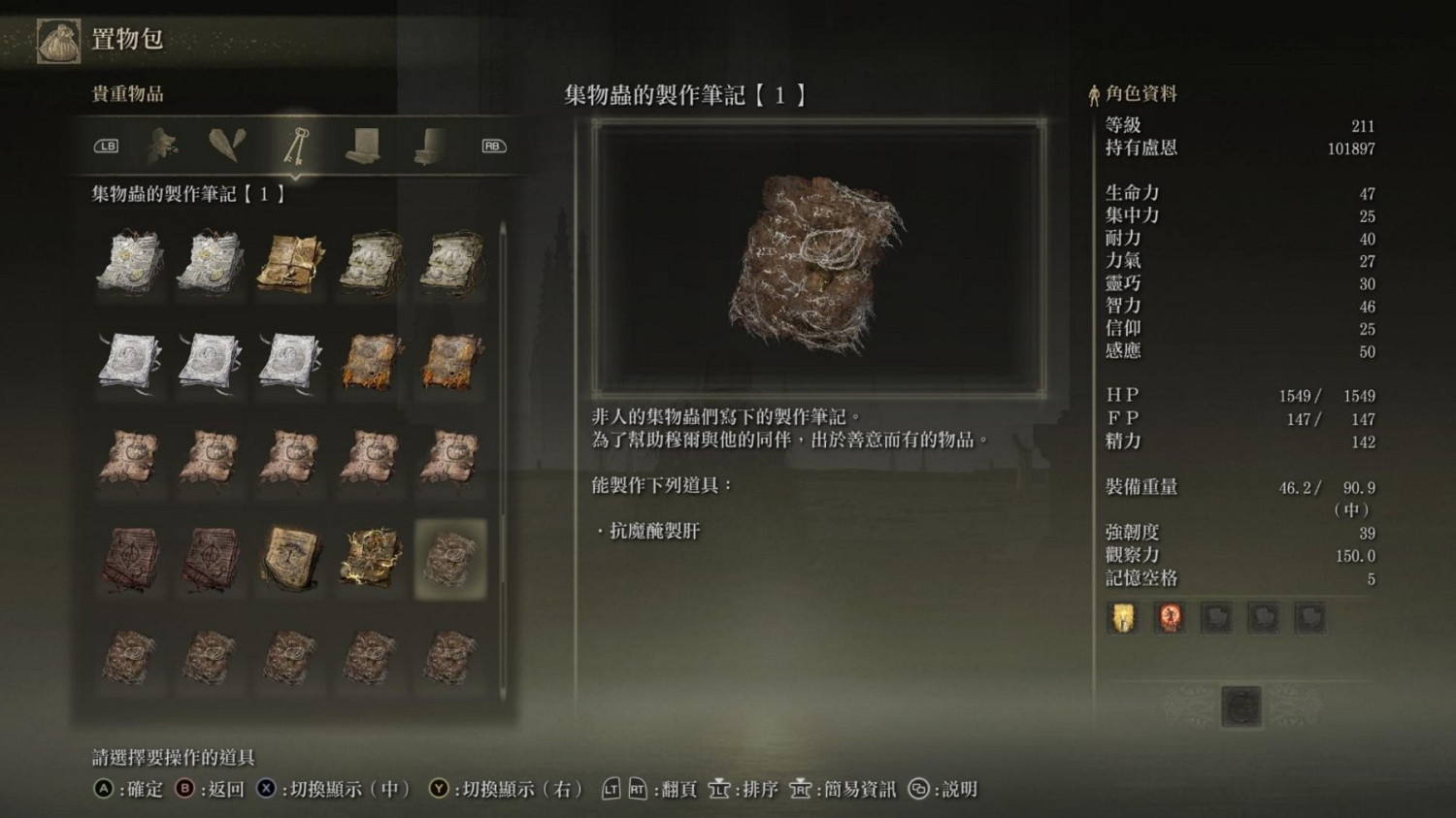Click the red spell icon in memory slots
The width and height of the screenshot is (1456, 818).
pyautogui.click(x=1170, y=617)
